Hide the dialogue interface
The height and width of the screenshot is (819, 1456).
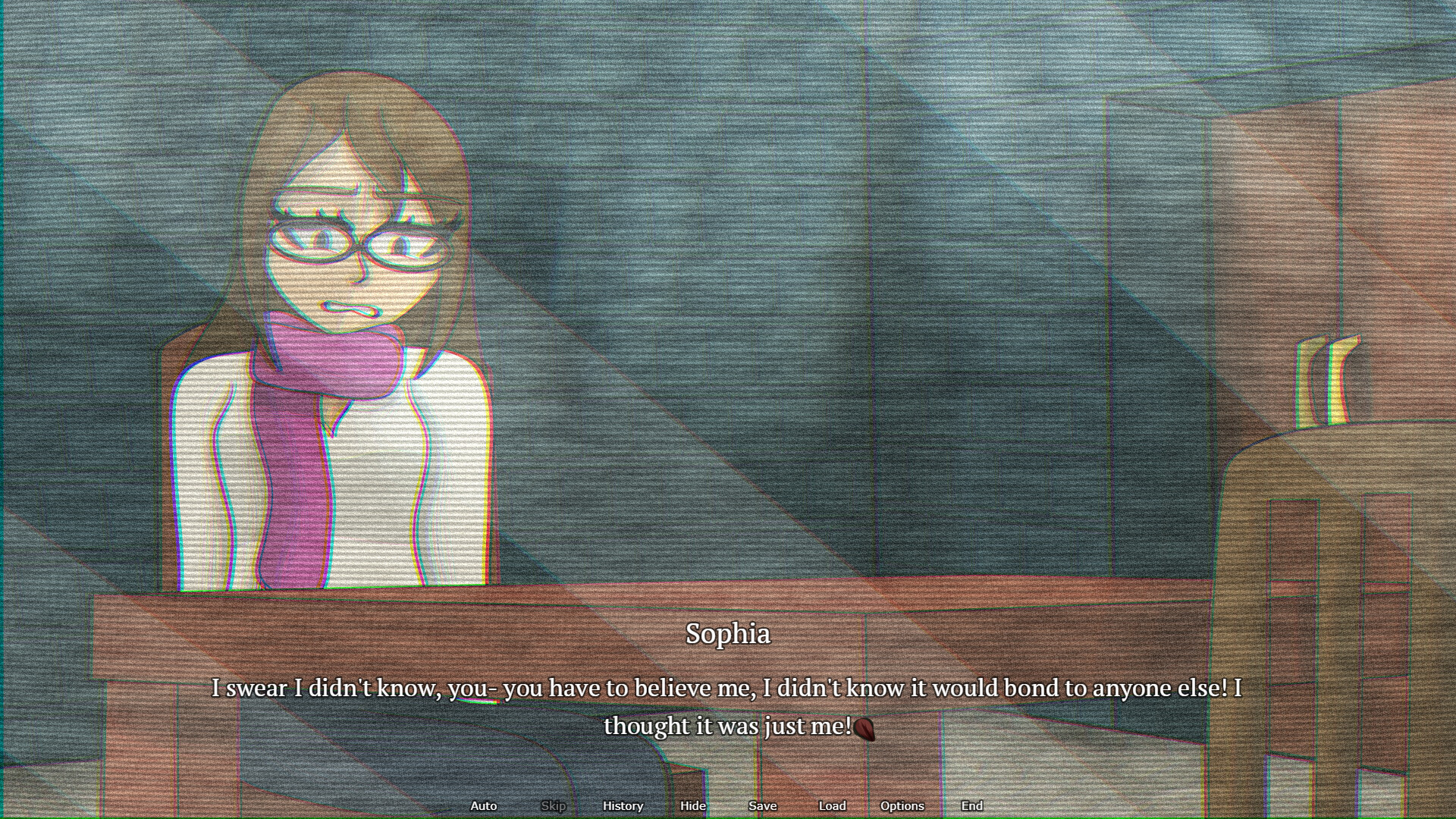pos(692,806)
